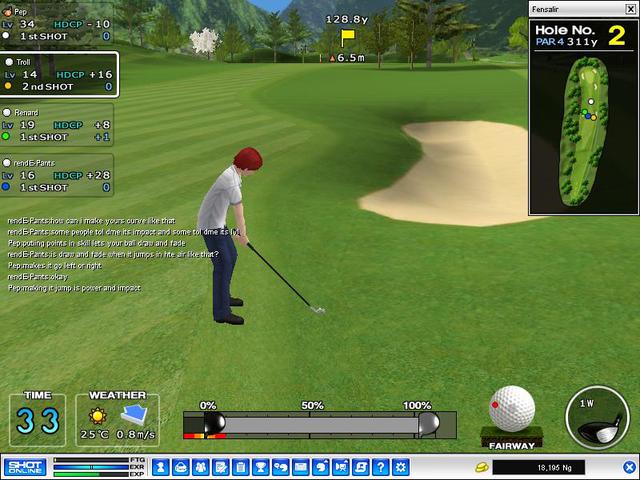This screenshot has height=480, width=640.
Task: Open the clipboard icon in the toolbar
Action: tap(240, 467)
